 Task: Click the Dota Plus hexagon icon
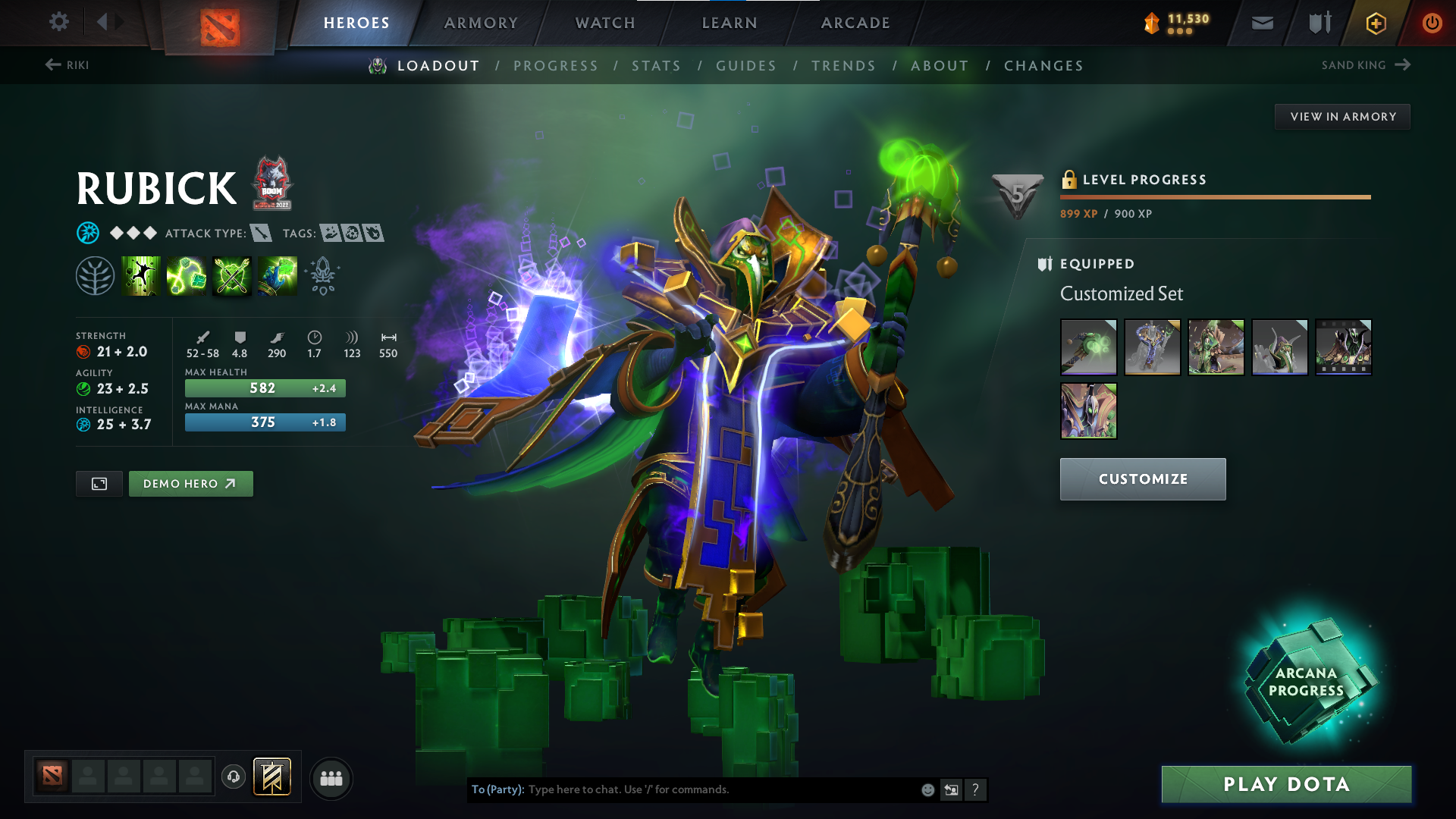pyautogui.click(x=1376, y=23)
